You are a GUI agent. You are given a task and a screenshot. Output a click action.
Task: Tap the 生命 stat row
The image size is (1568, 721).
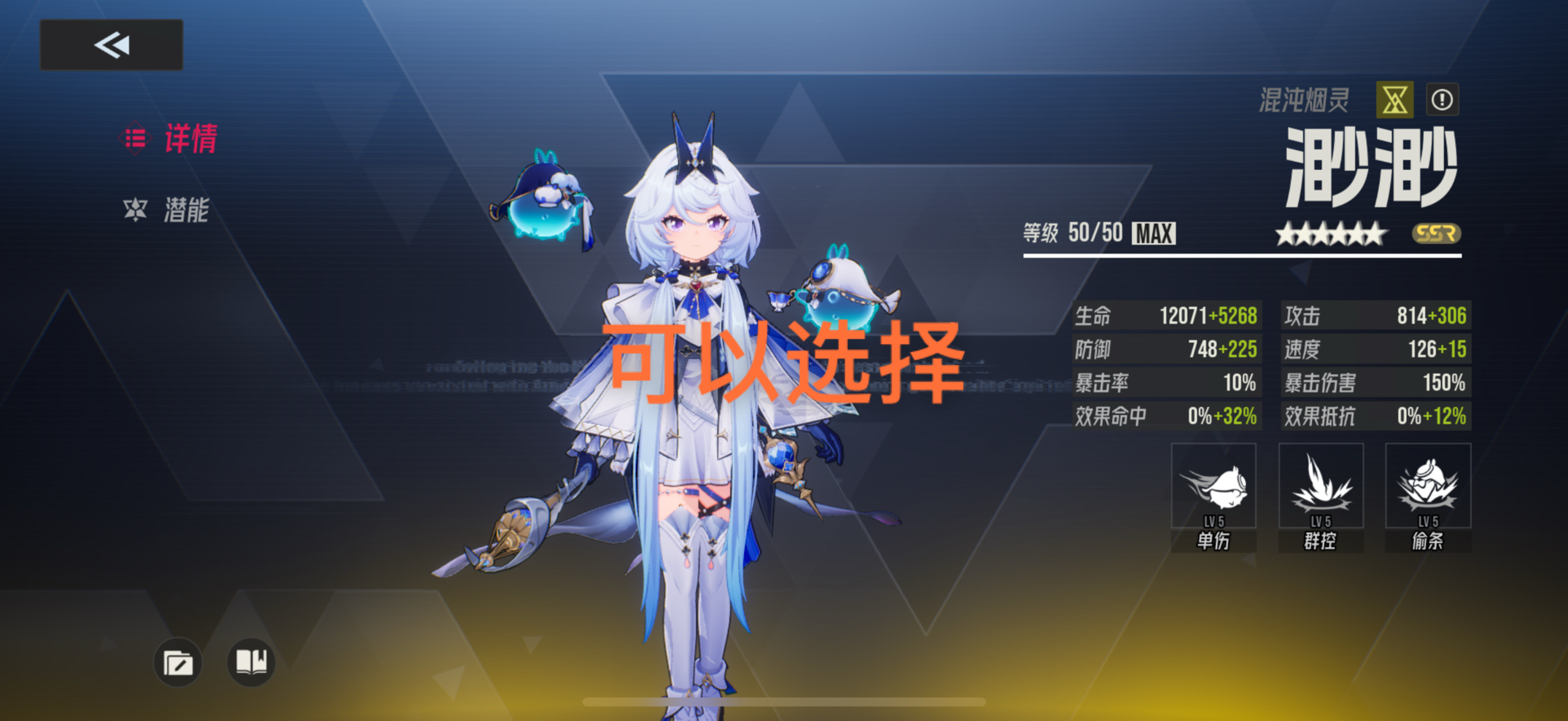pyautogui.click(x=1167, y=316)
